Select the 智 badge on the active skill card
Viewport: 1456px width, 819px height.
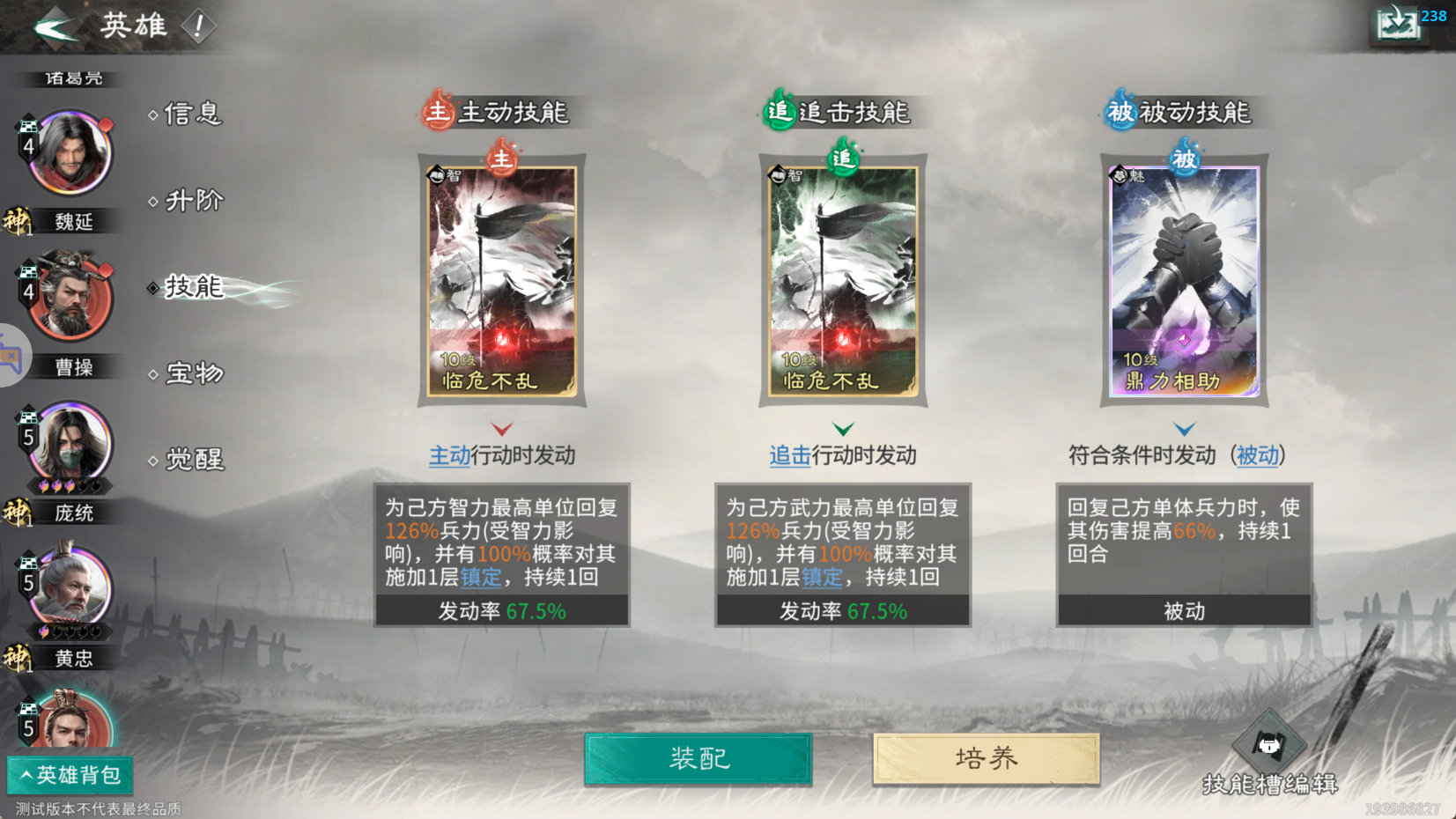[438, 174]
